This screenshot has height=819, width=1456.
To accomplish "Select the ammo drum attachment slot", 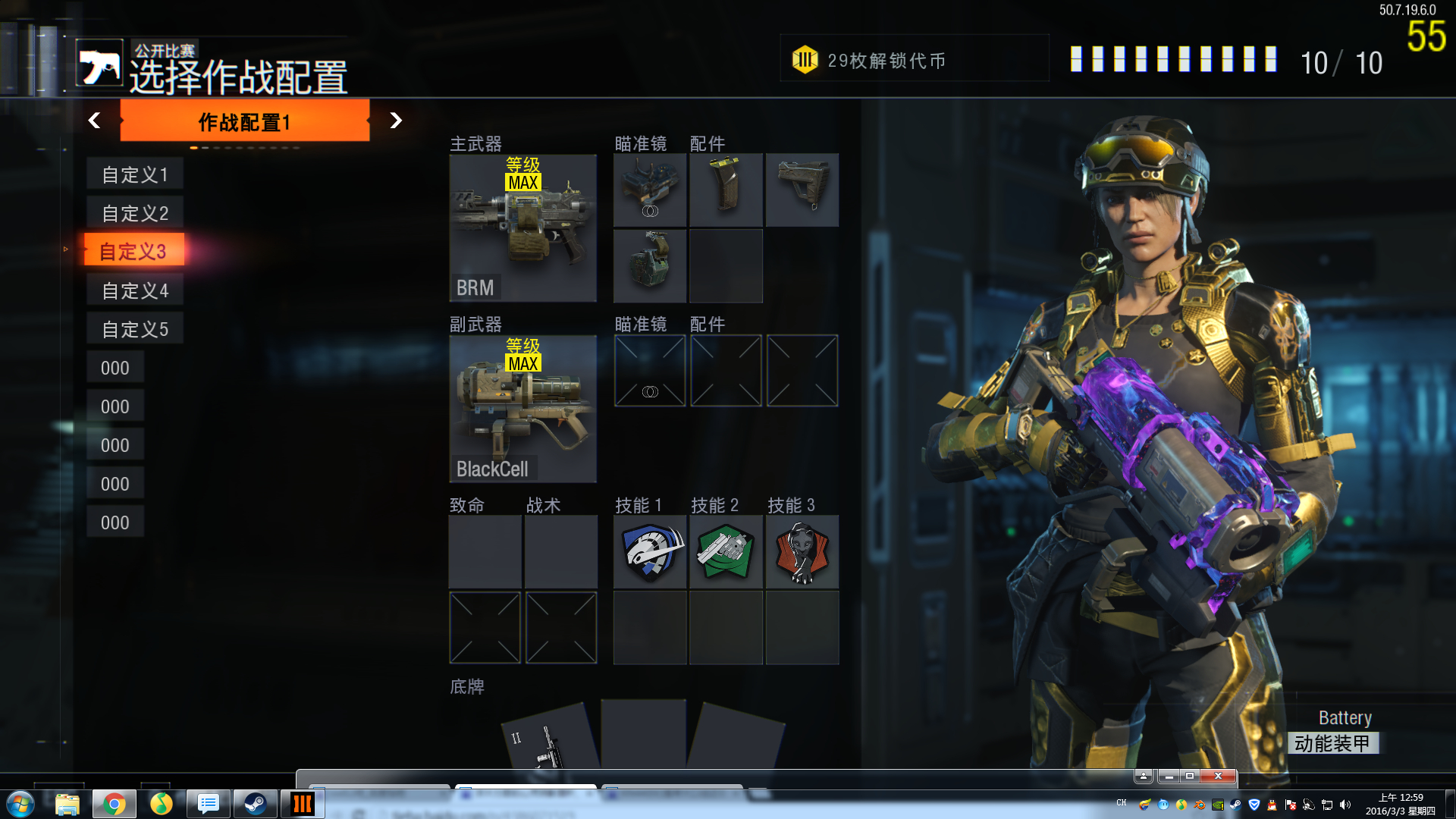I will coord(650,265).
